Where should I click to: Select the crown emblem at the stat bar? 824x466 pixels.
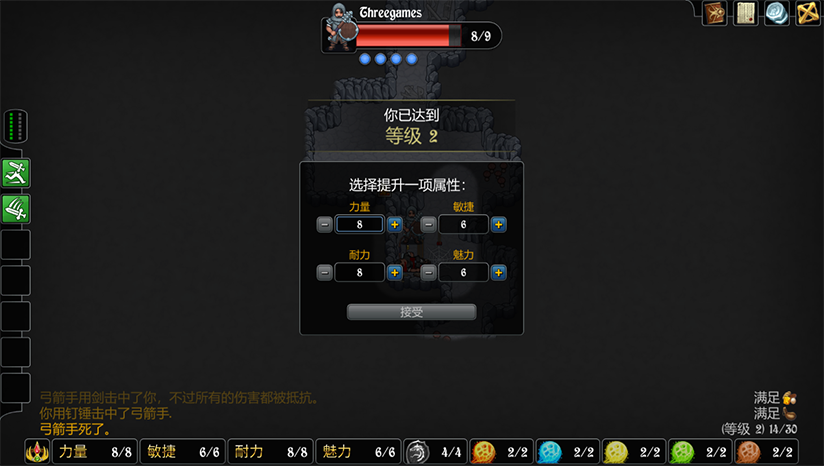click(x=38, y=452)
